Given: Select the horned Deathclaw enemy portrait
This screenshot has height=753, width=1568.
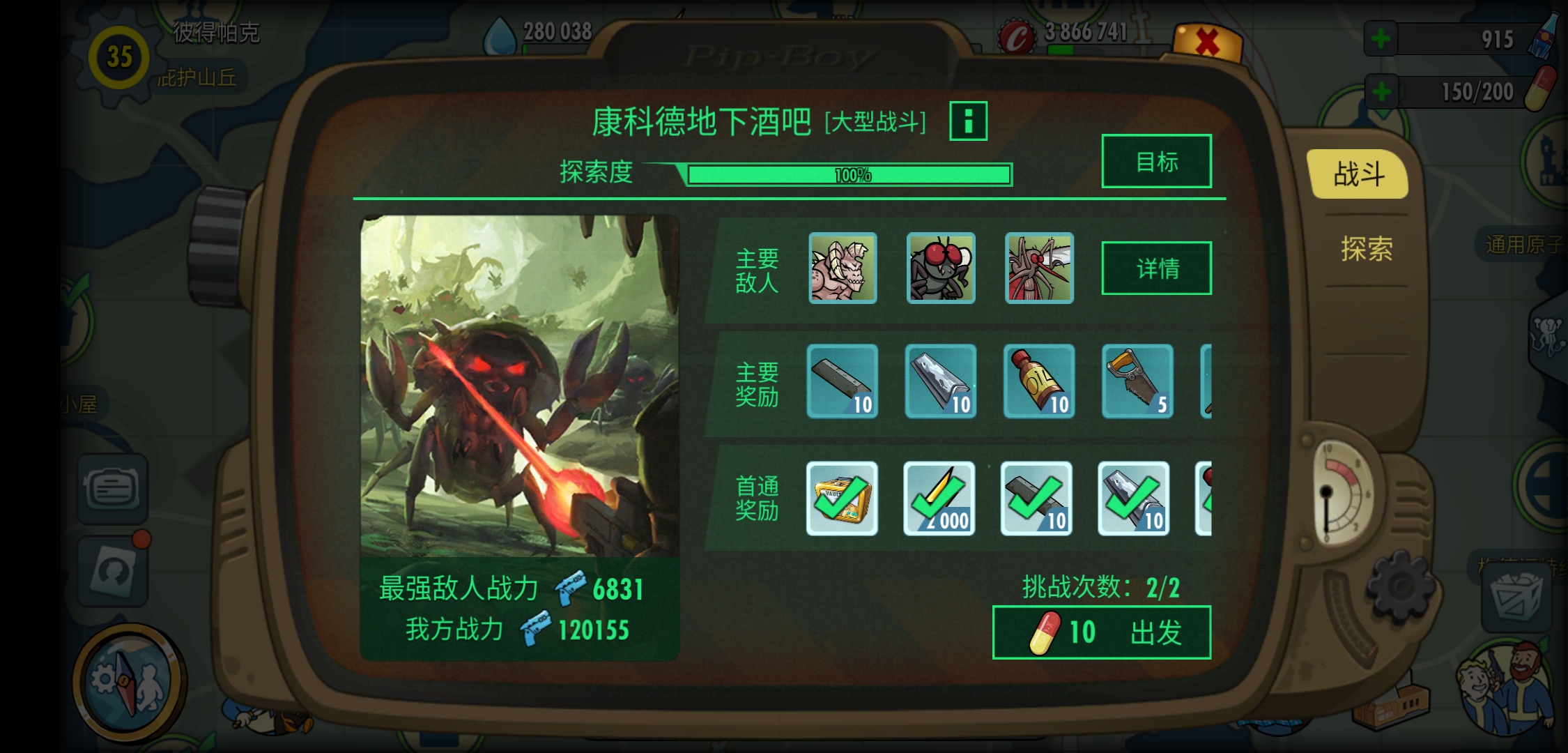Looking at the screenshot, I should pos(843,268).
